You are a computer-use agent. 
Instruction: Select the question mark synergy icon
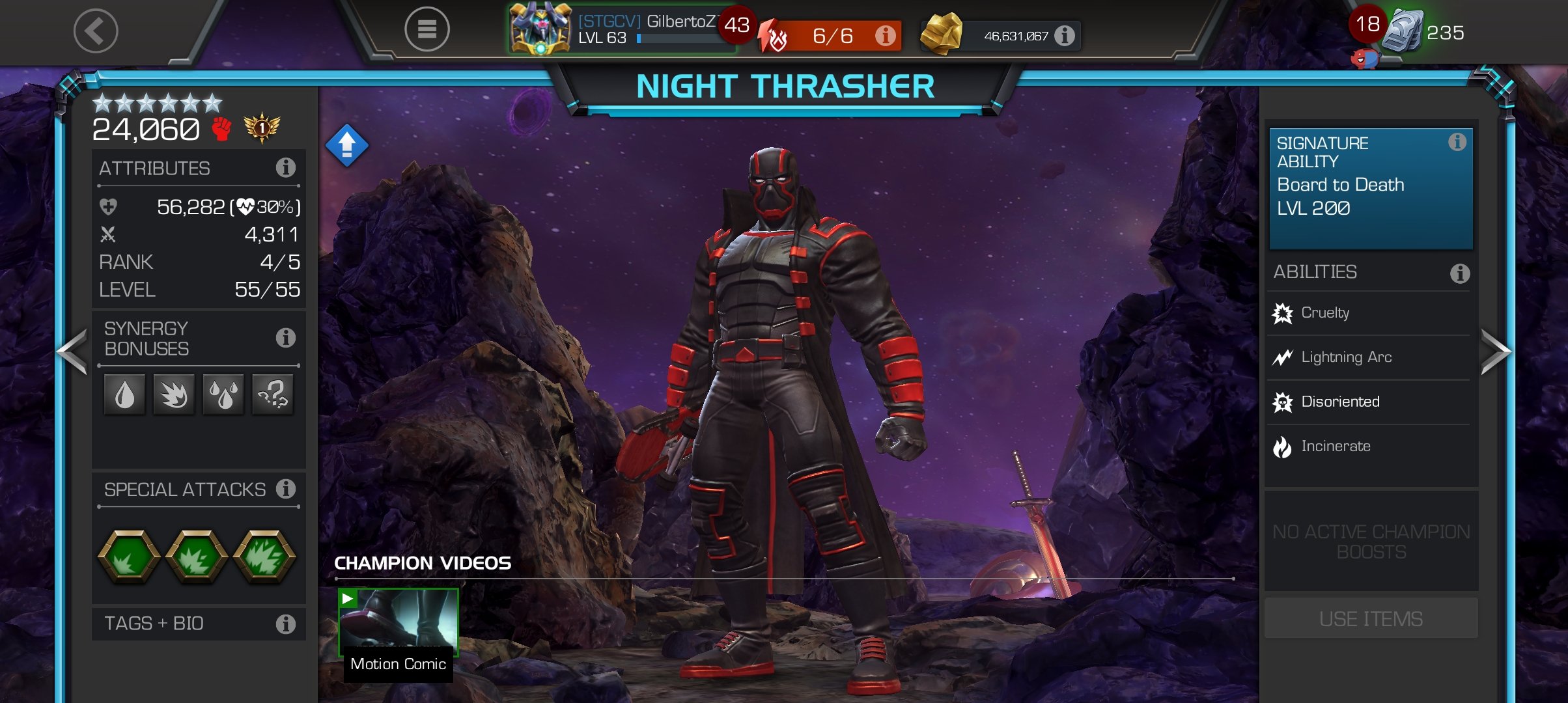tap(273, 394)
